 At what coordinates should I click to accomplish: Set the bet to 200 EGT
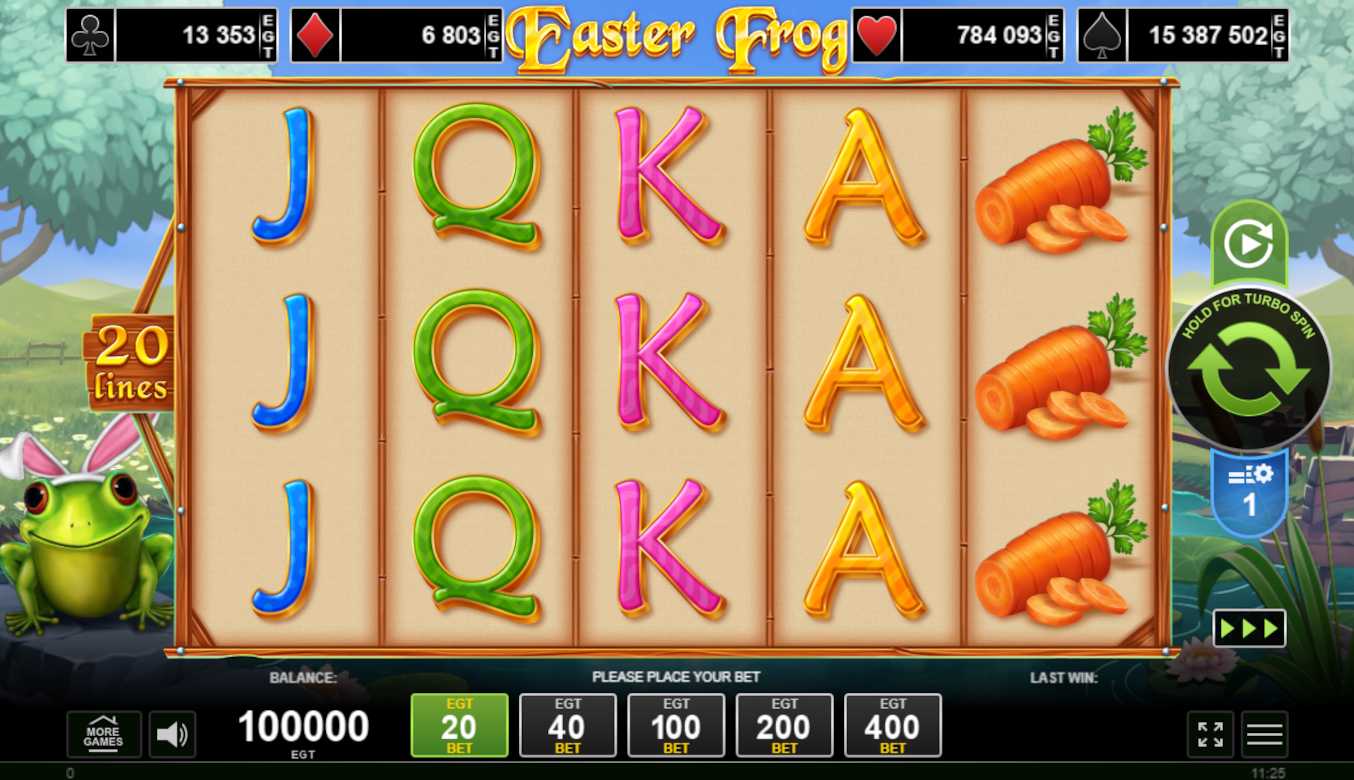tap(784, 726)
